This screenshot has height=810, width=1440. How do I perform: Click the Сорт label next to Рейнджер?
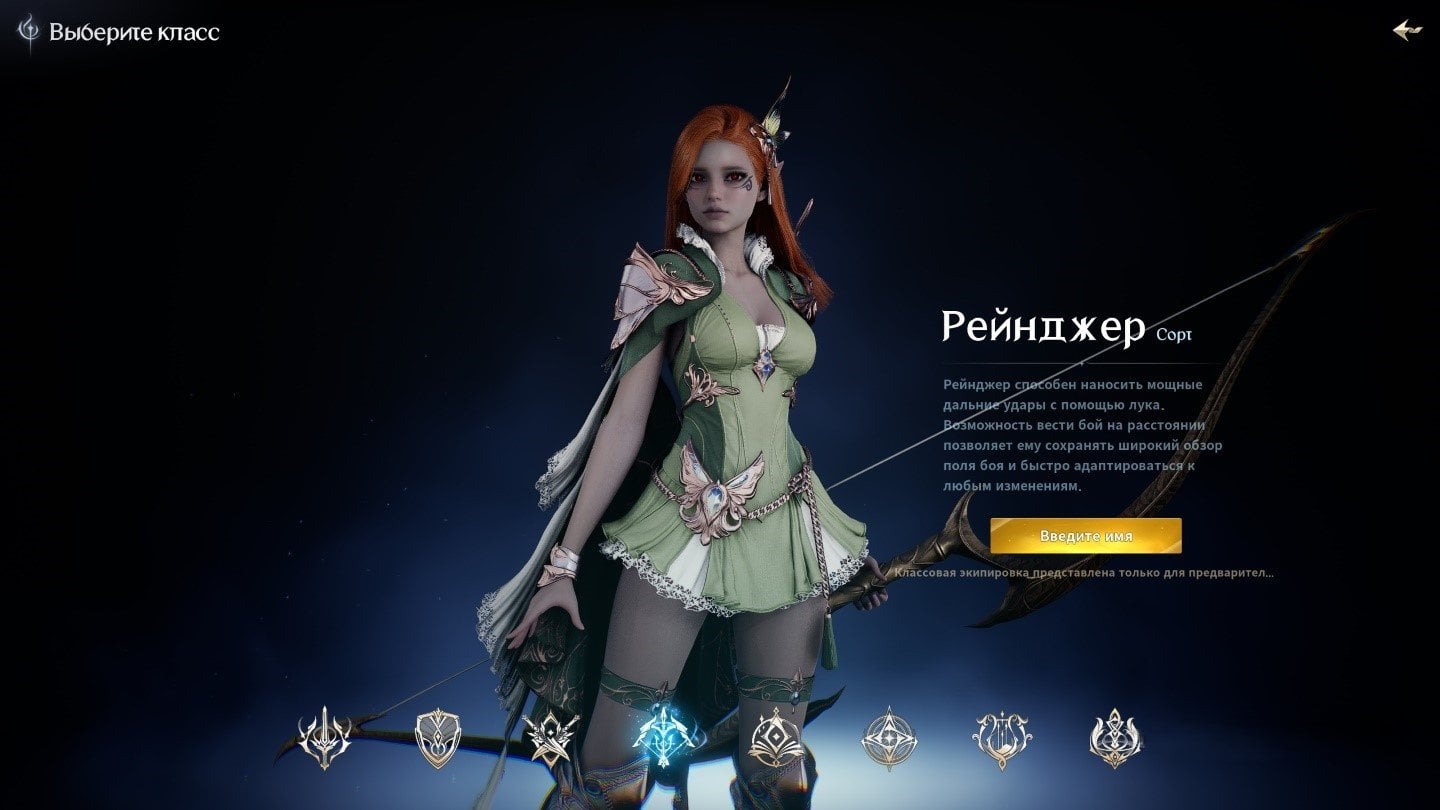coord(1175,334)
